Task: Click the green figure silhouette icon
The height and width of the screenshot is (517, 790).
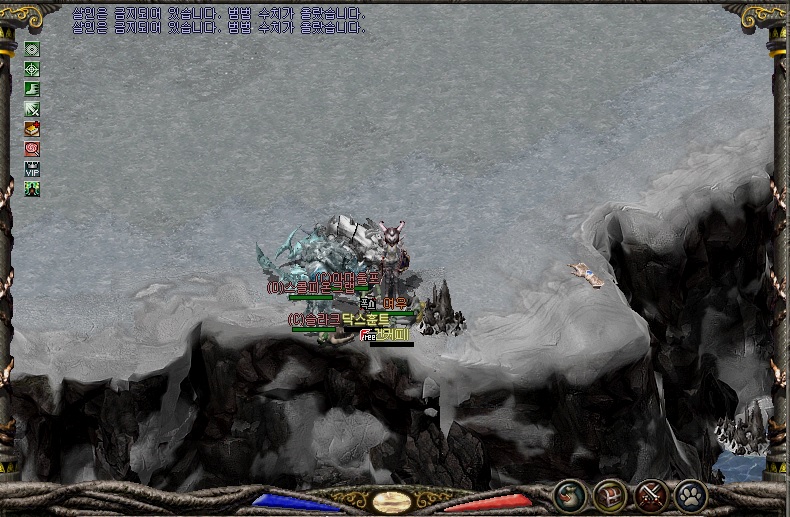Action: (32, 189)
